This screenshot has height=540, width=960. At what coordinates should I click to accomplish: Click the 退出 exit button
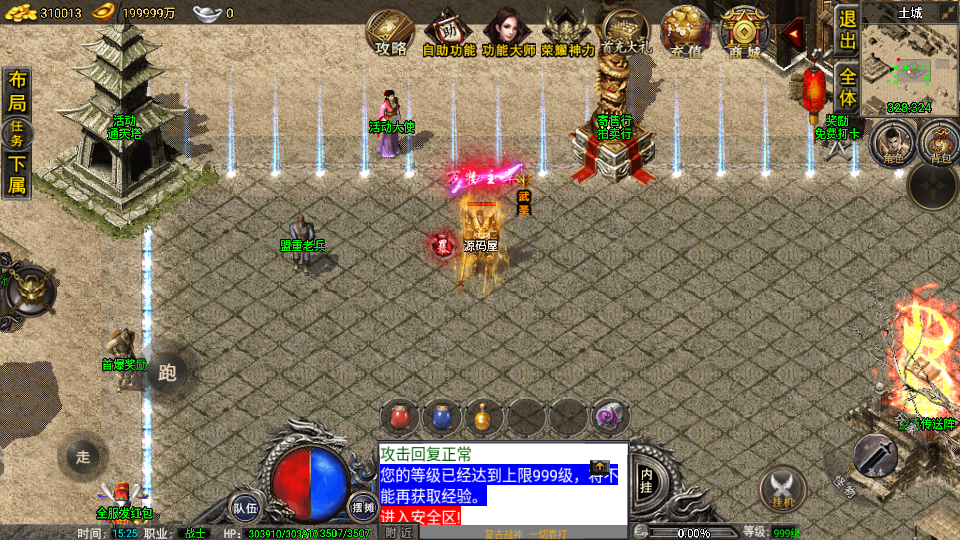[x=848, y=31]
